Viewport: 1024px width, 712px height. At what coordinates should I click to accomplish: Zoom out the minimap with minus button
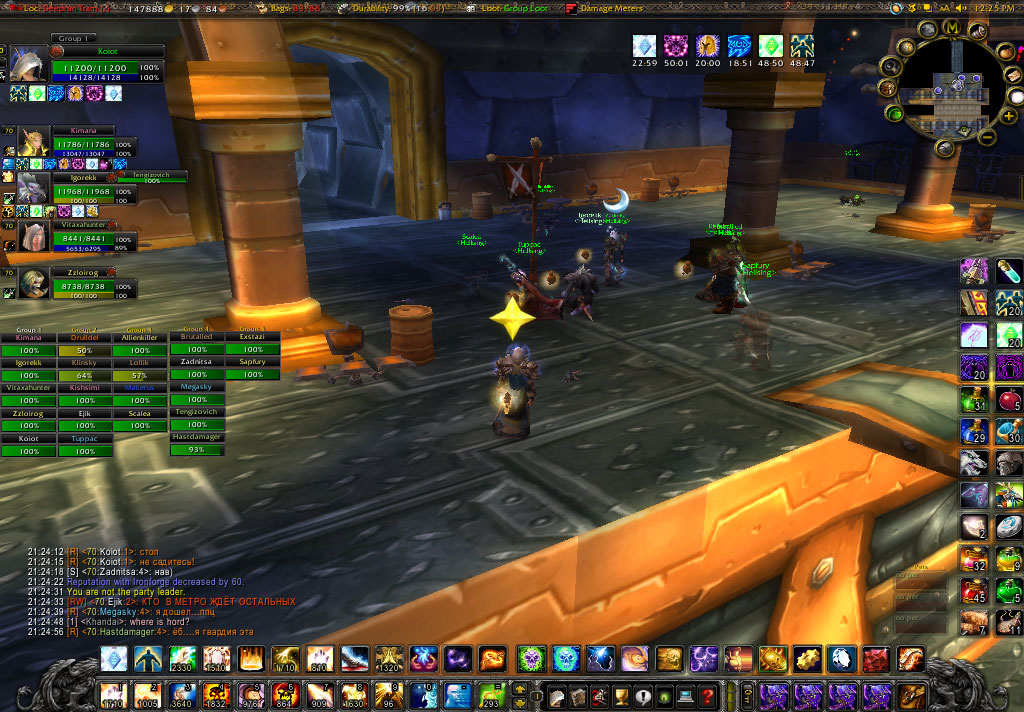click(985, 137)
